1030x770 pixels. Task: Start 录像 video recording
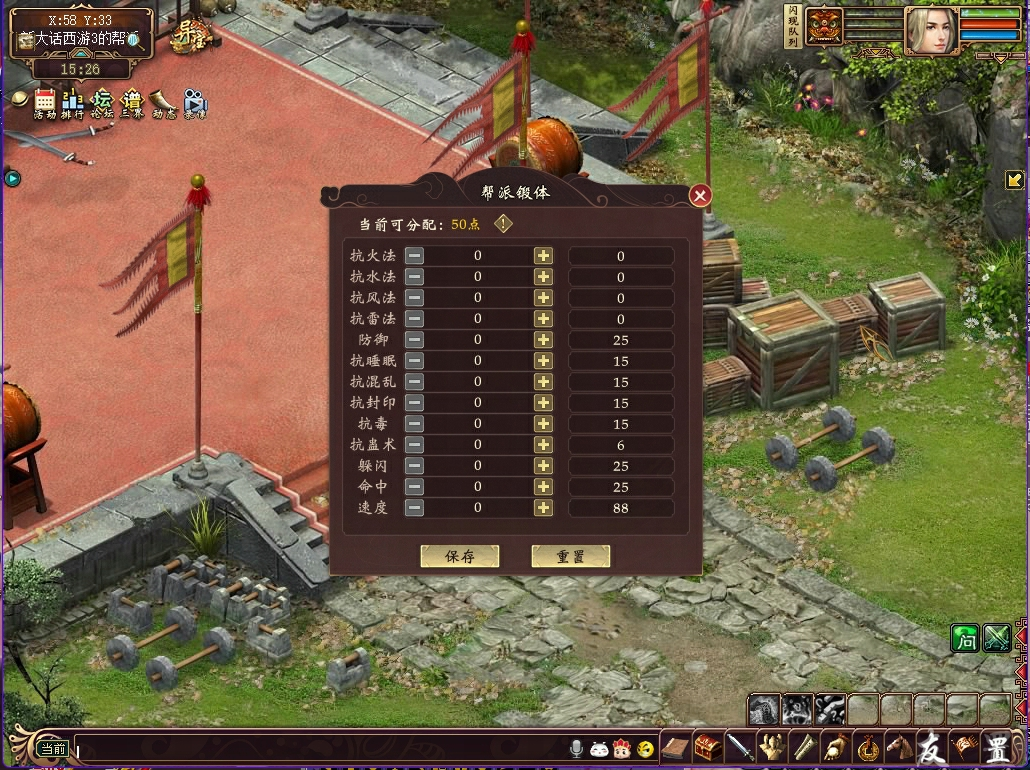point(194,102)
